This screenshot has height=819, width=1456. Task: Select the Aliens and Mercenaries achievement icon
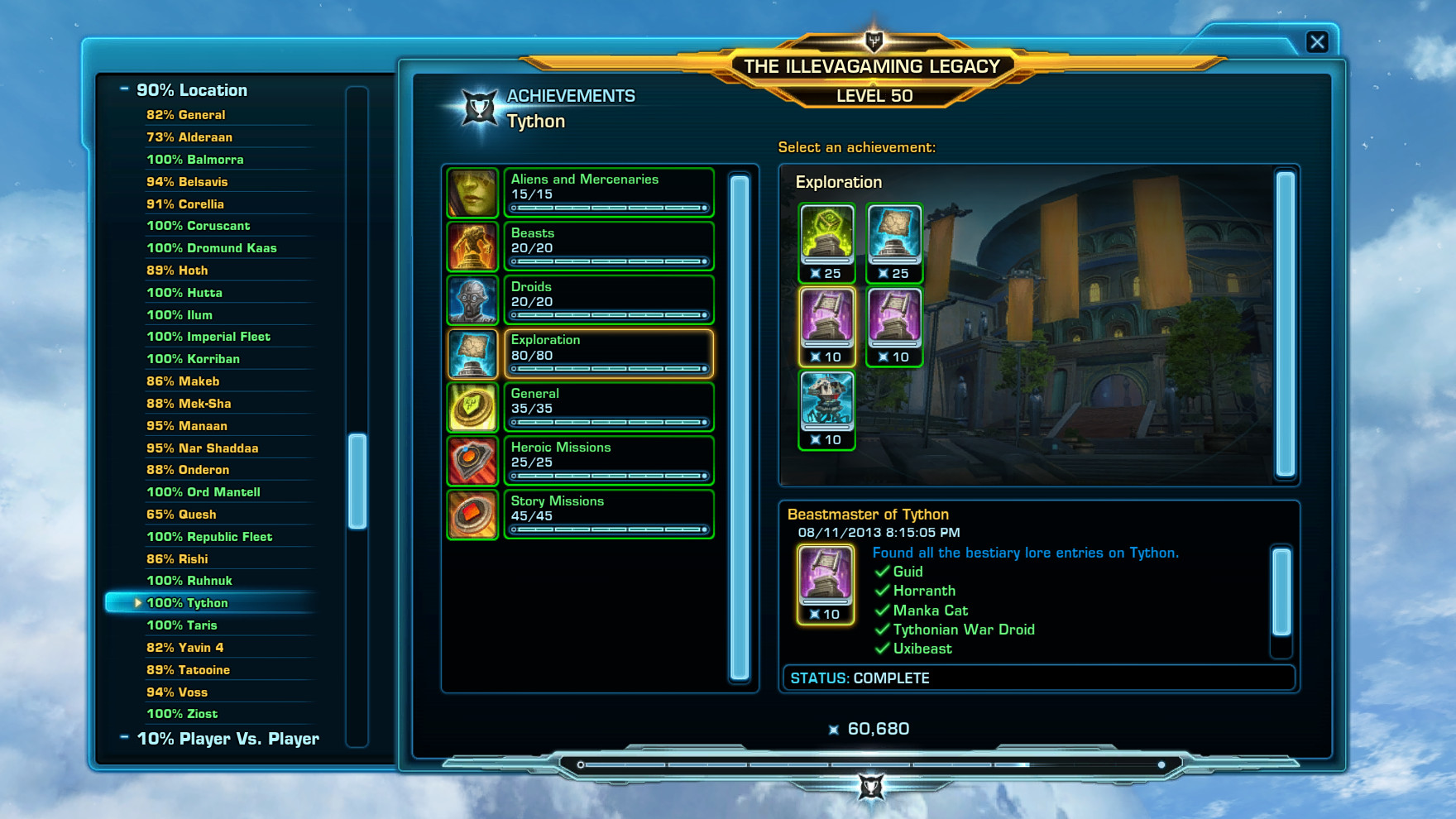(x=472, y=192)
